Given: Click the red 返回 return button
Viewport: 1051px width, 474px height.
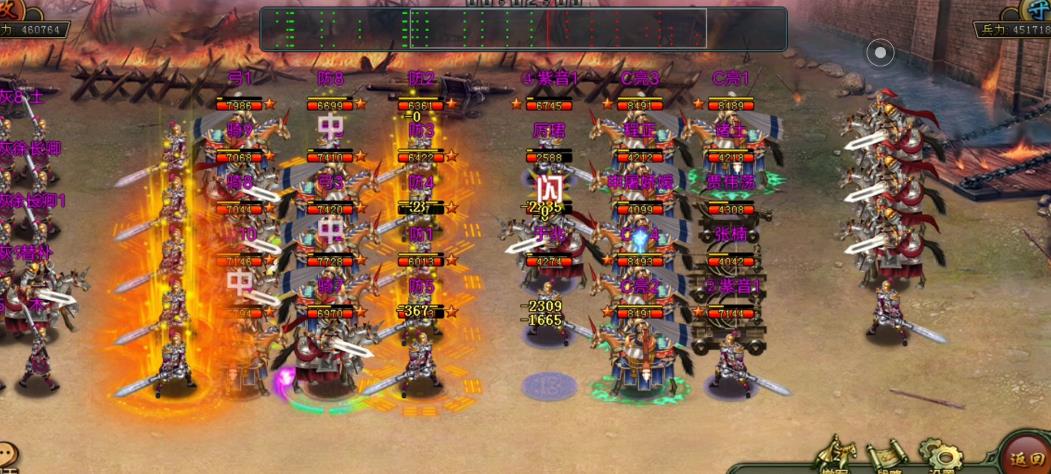Looking at the screenshot, I should pyautogui.click(x=1024, y=456).
